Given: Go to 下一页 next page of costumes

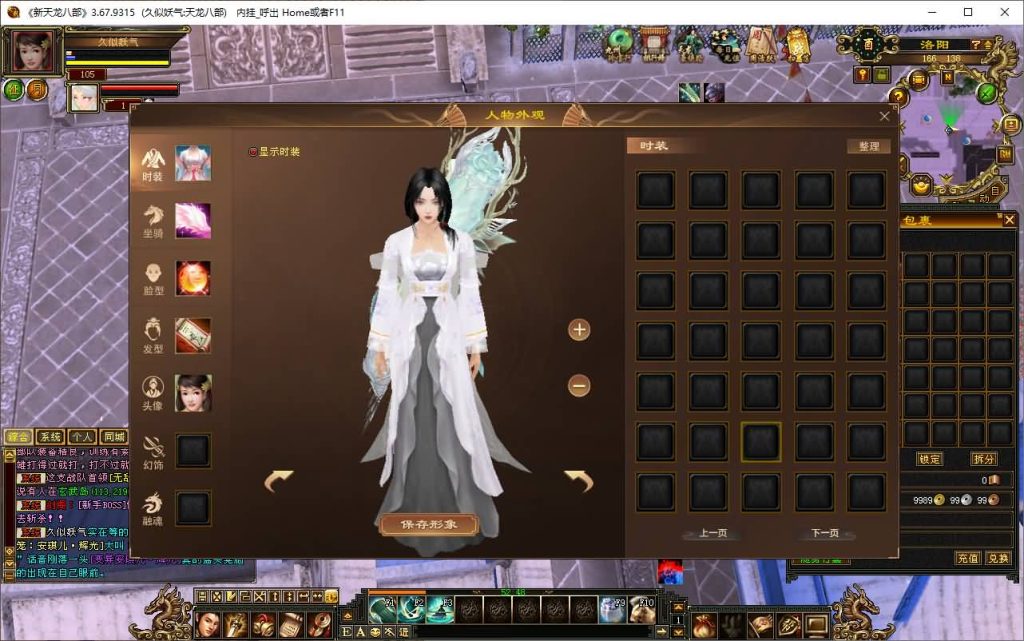Looking at the screenshot, I should (x=825, y=533).
